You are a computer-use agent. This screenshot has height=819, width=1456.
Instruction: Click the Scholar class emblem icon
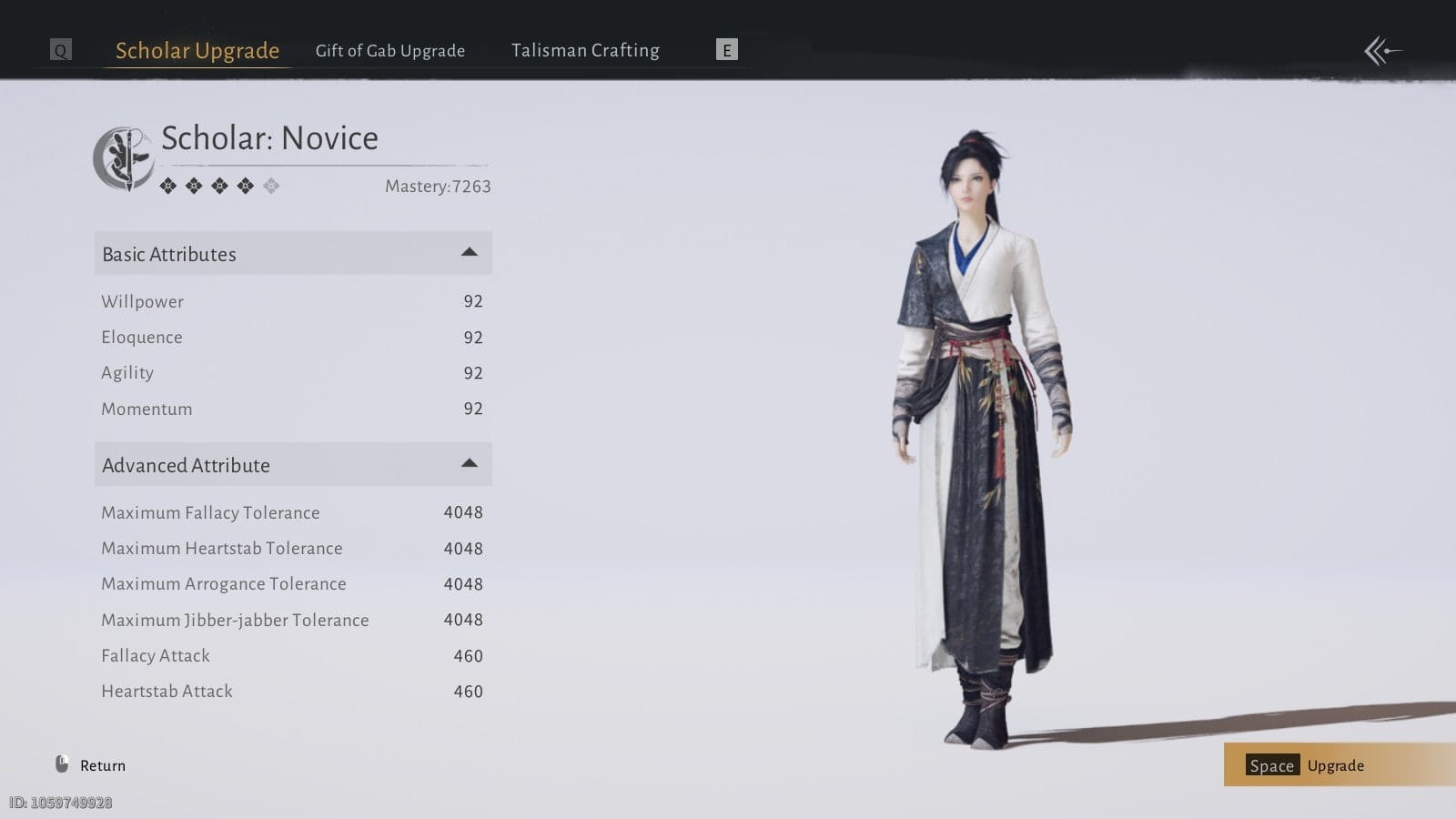[x=124, y=158]
